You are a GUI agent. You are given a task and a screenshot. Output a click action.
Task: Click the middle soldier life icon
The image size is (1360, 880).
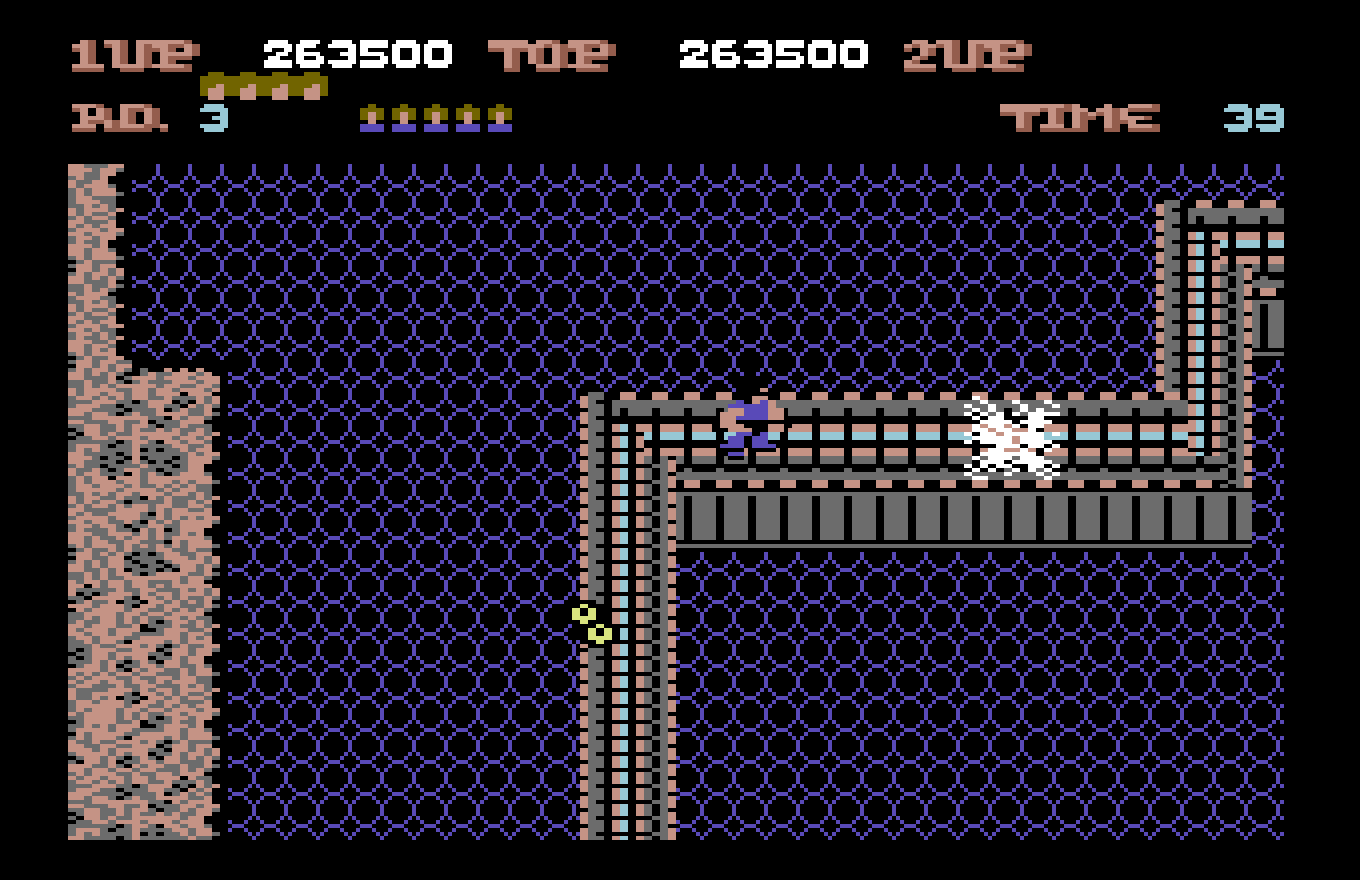point(435,117)
